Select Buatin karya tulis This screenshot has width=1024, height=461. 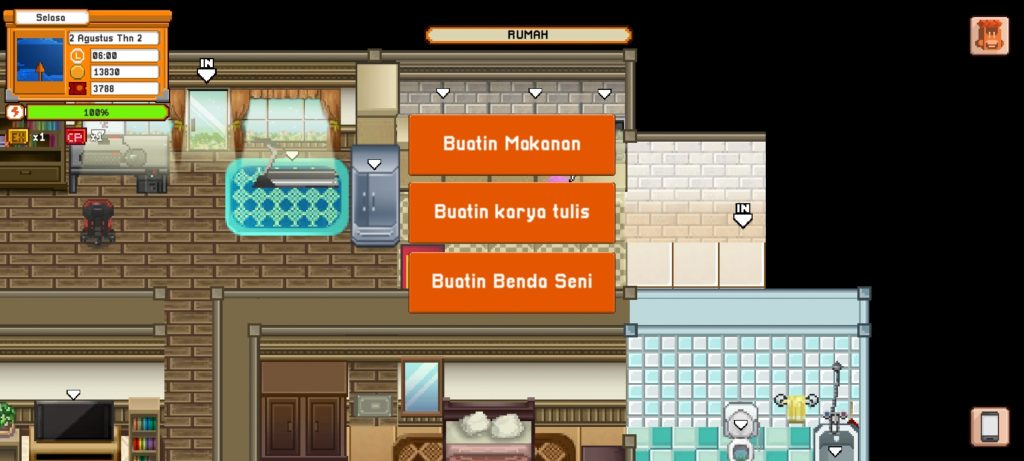coord(511,212)
